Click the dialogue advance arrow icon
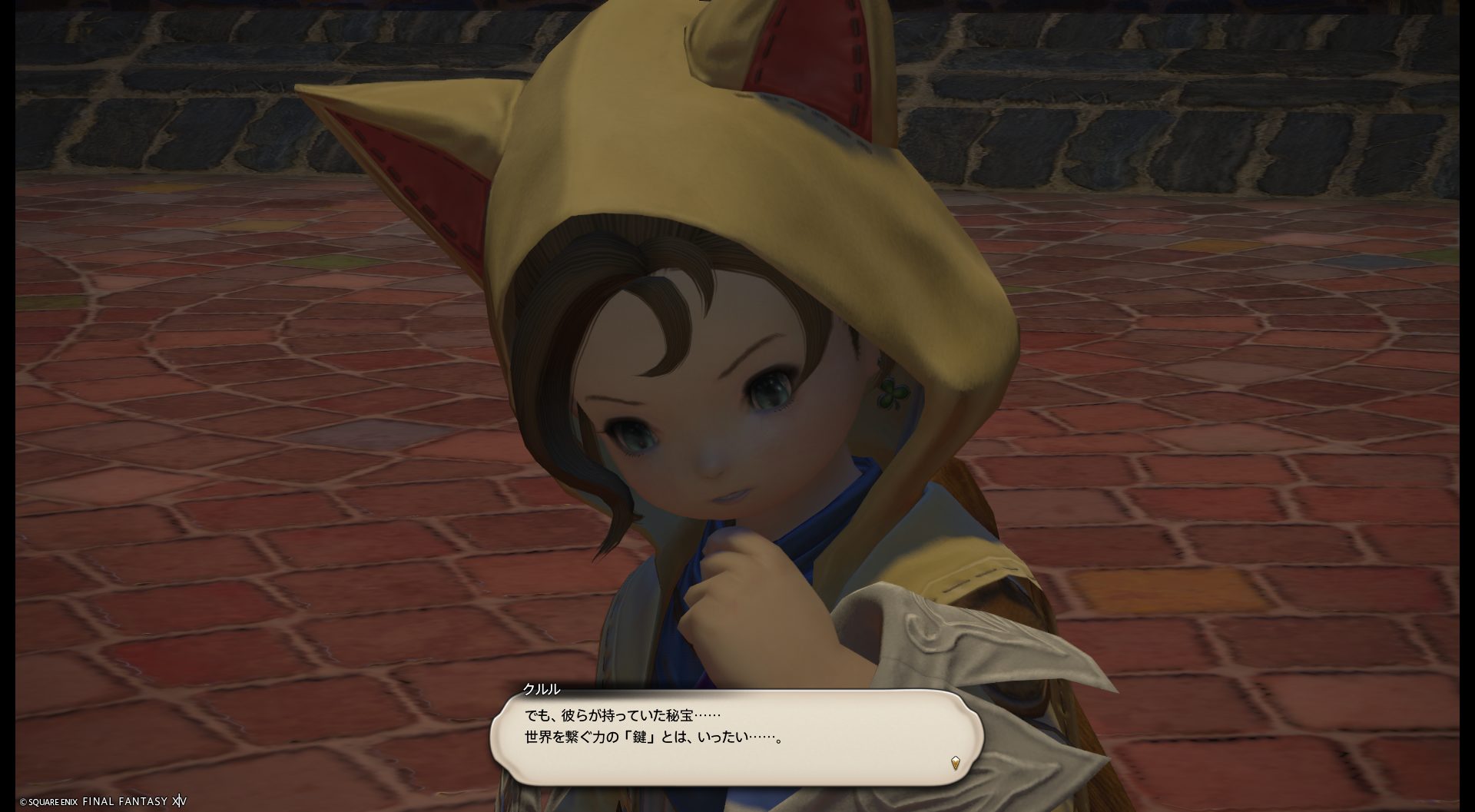 (x=955, y=763)
